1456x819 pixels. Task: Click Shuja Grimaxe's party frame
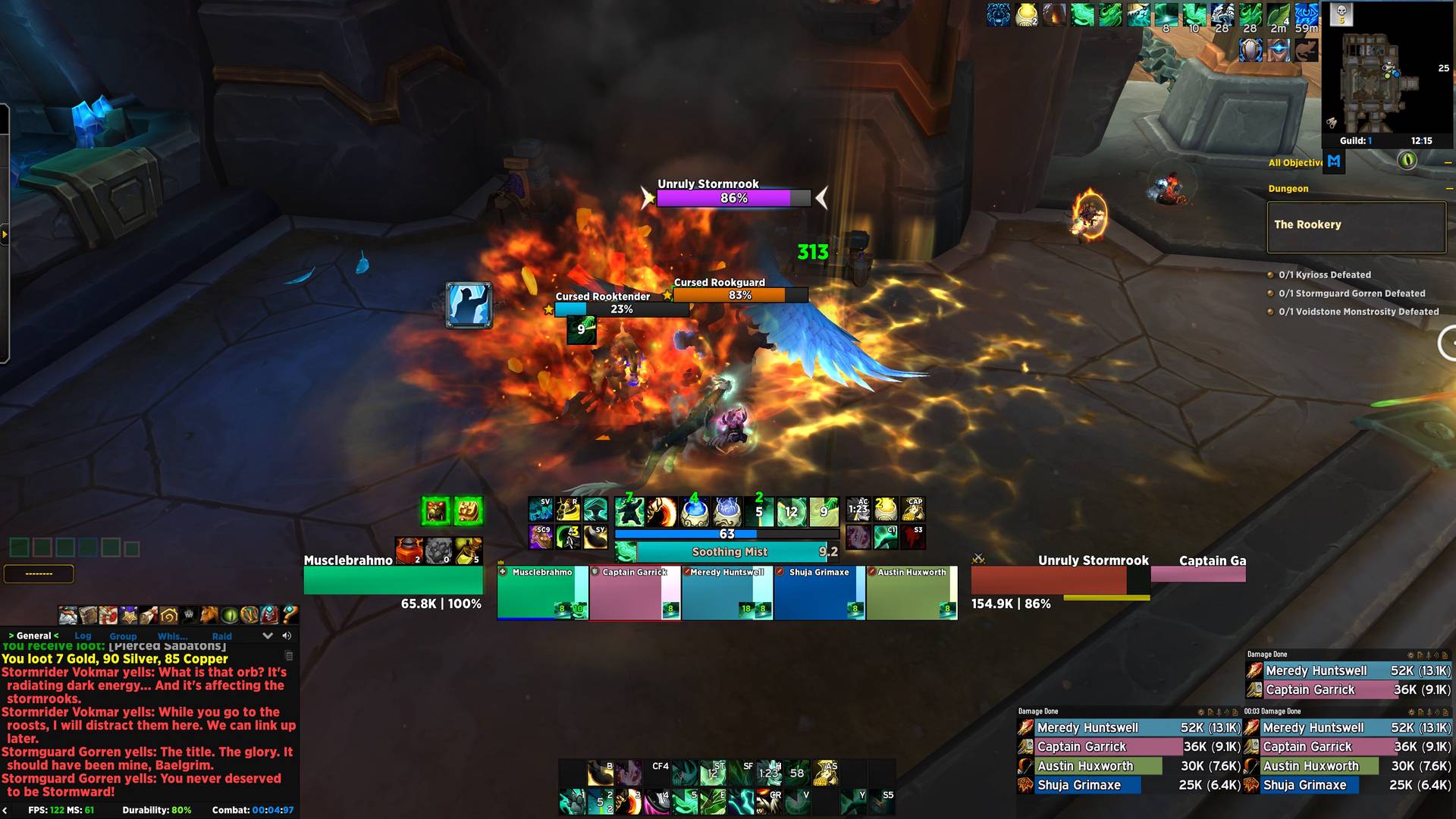(819, 593)
